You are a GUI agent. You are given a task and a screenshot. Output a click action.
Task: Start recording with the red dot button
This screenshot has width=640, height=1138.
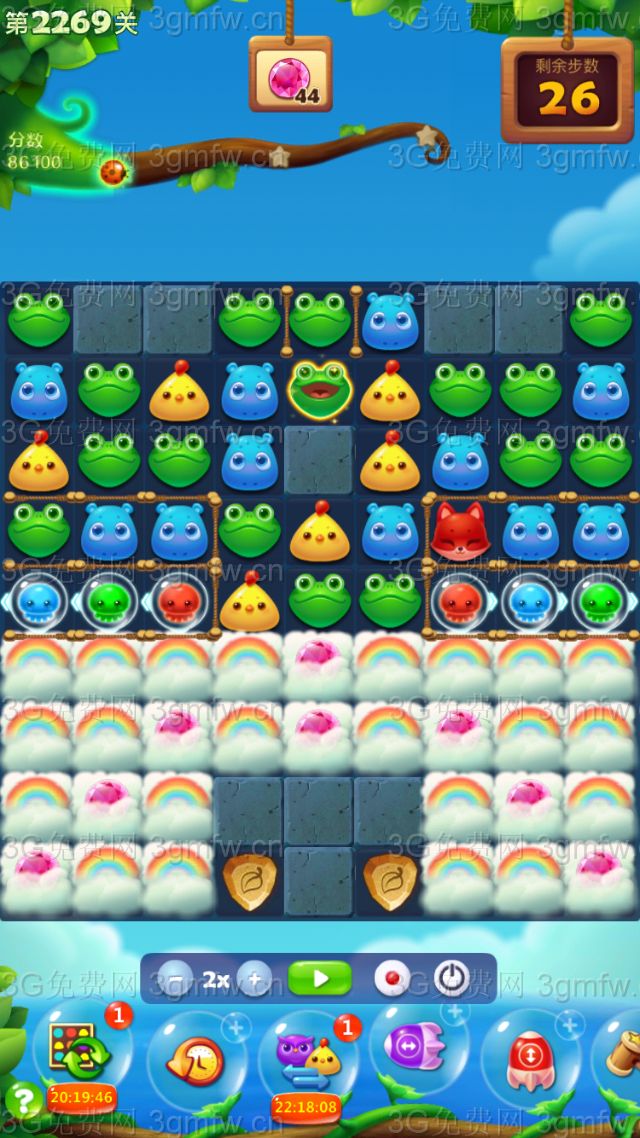(x=391, y=978)
